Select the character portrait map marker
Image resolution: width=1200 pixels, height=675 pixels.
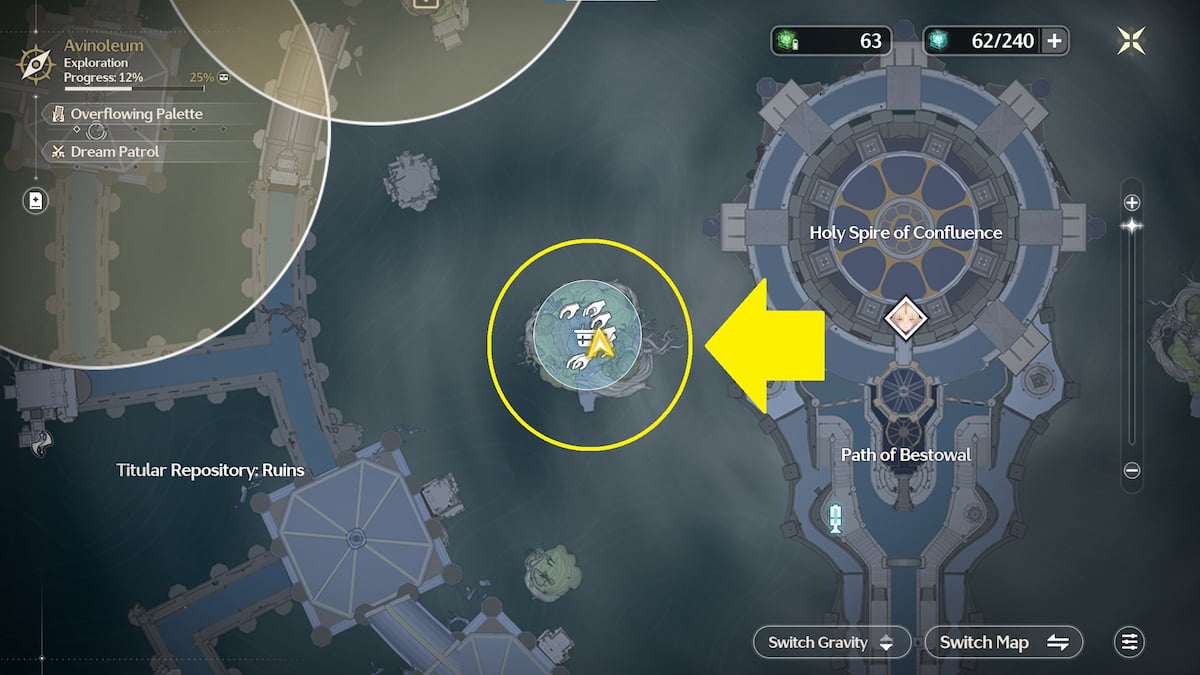pos(906,317)
